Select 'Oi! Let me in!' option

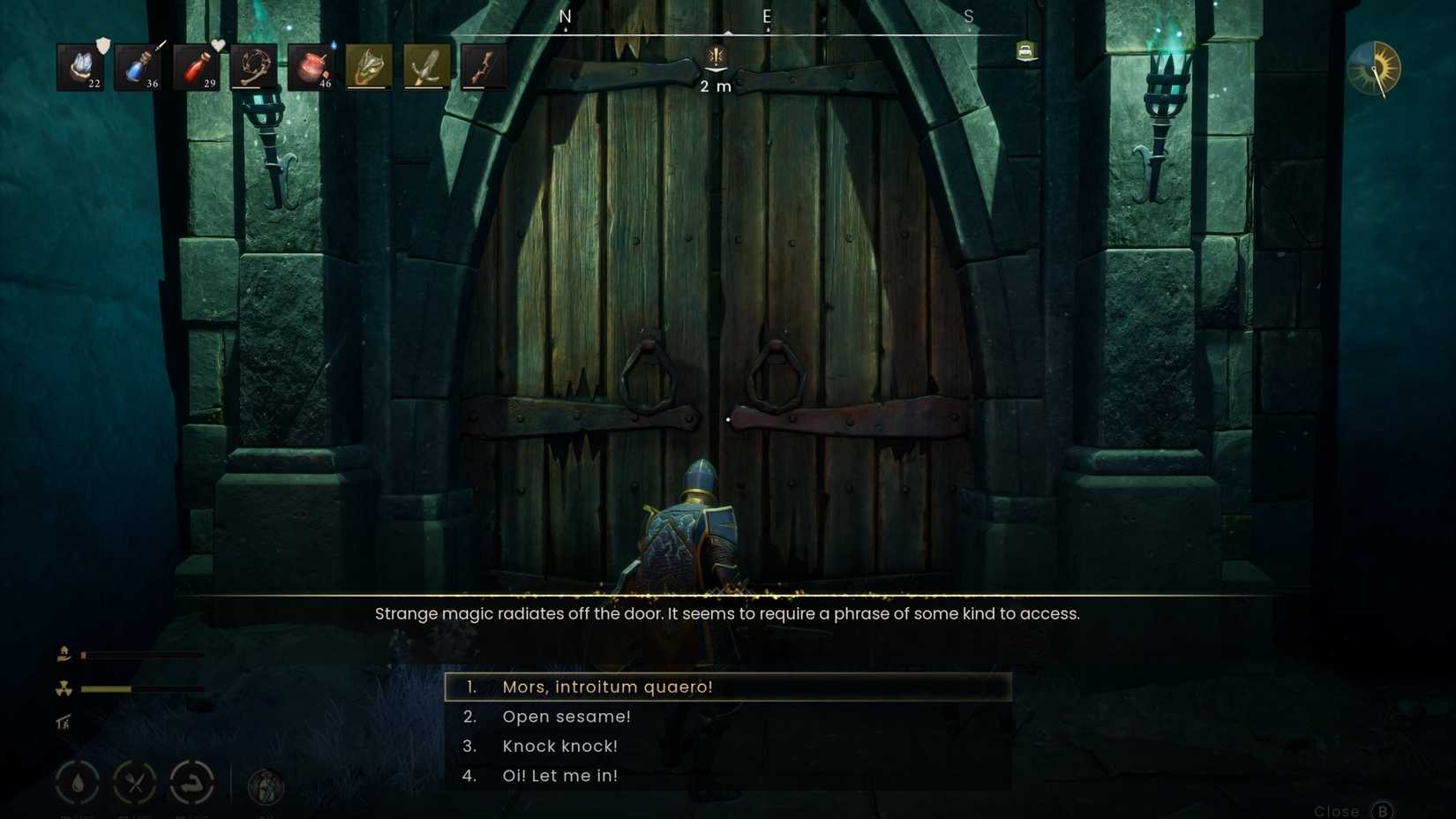pos(560,776)
